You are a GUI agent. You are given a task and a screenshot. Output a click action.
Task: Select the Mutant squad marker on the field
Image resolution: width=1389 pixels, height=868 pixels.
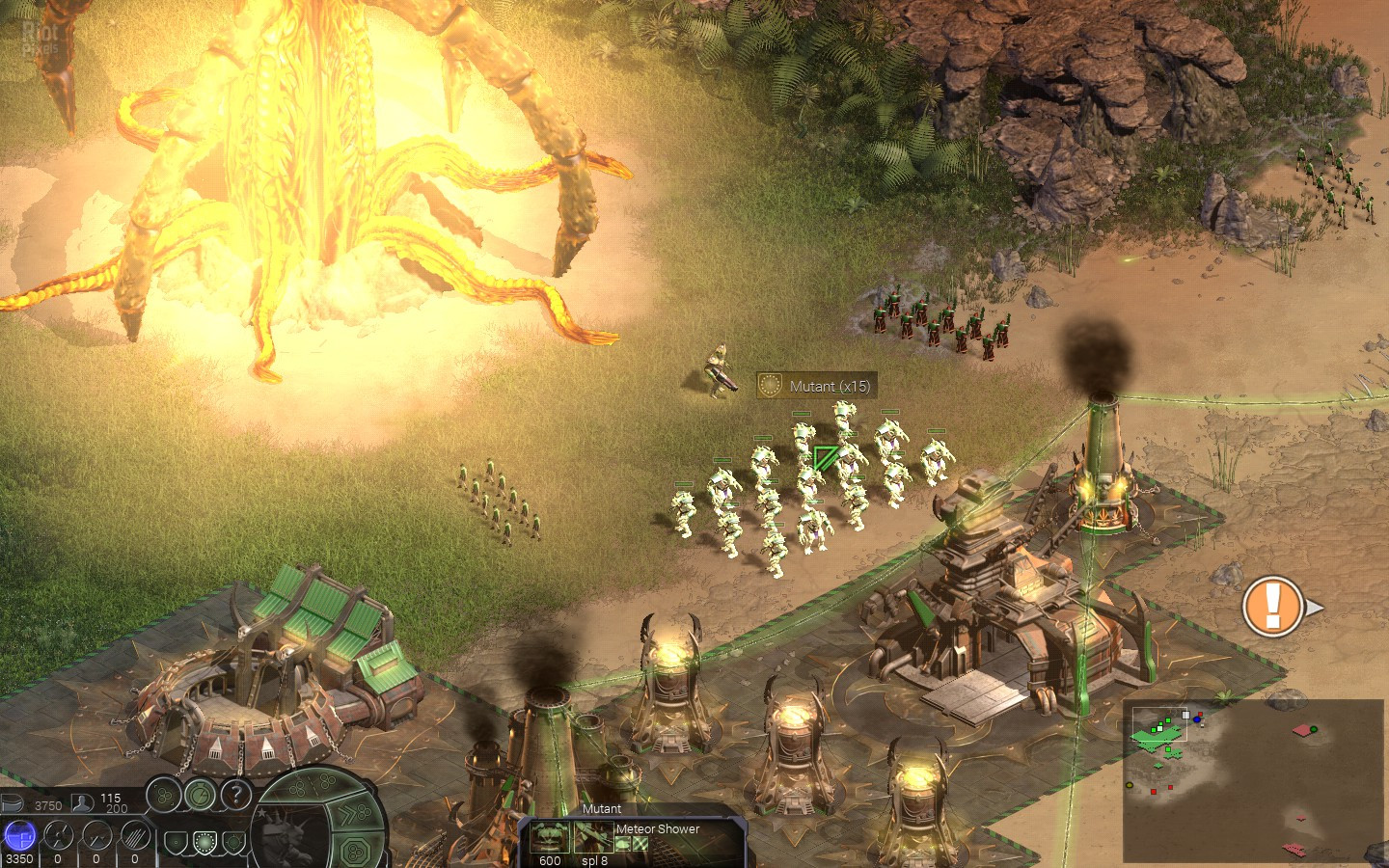point(826,458)
